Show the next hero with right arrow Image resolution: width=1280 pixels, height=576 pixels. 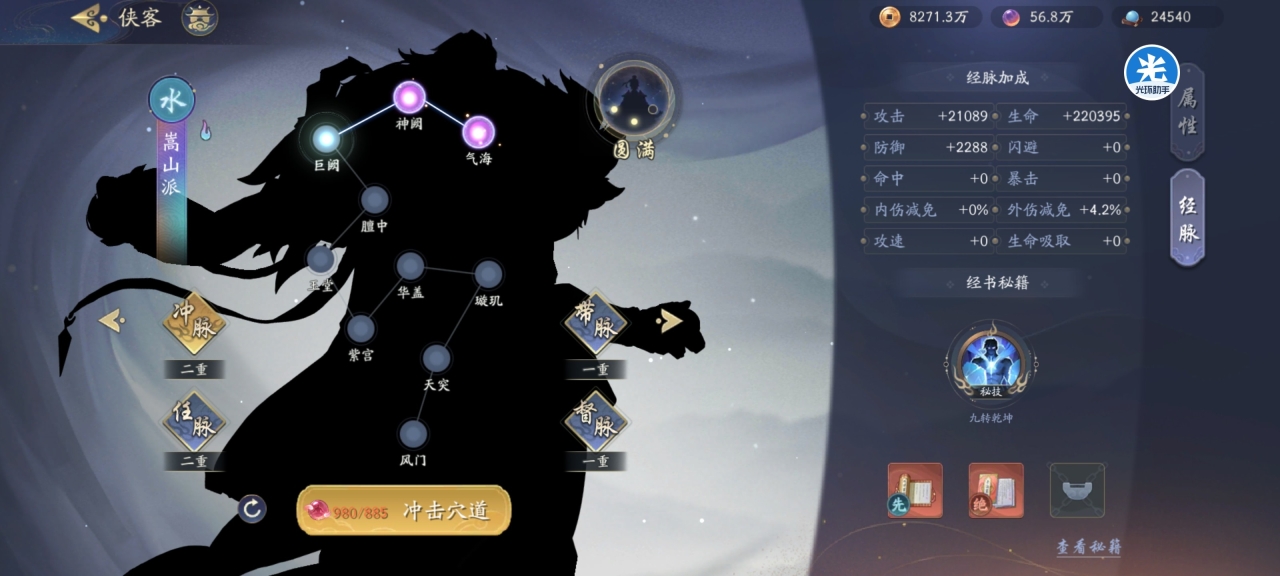[x=670, y=320]
